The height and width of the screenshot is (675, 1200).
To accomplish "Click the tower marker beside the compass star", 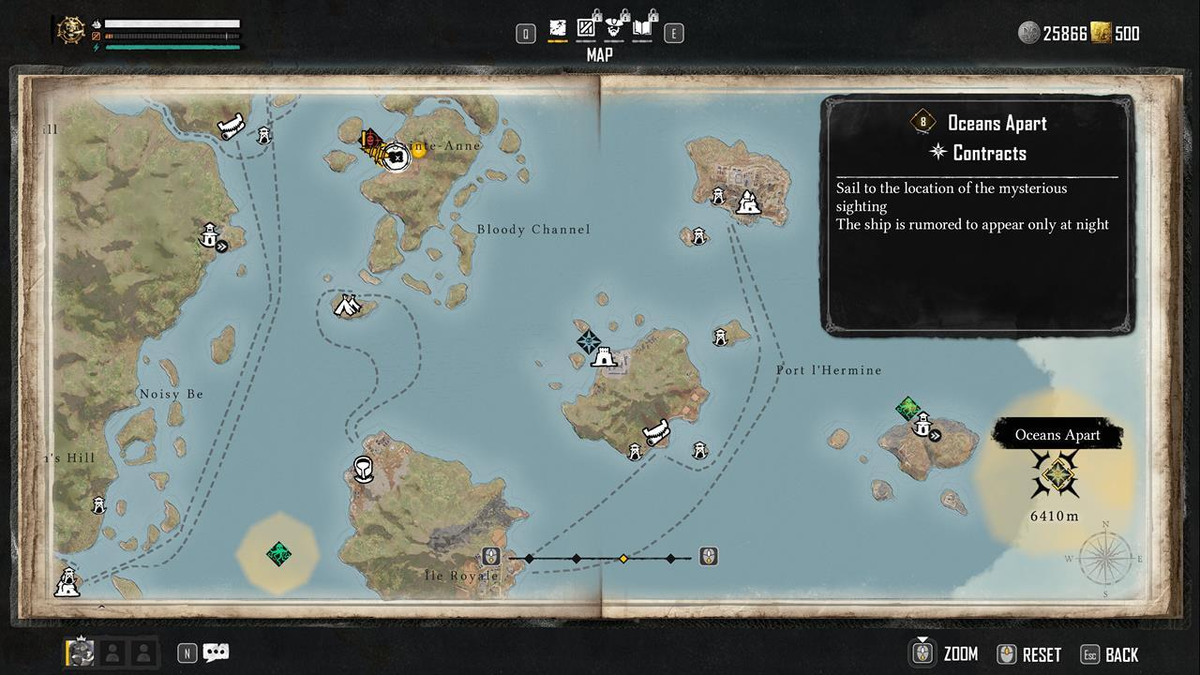I will coord(604,355).
